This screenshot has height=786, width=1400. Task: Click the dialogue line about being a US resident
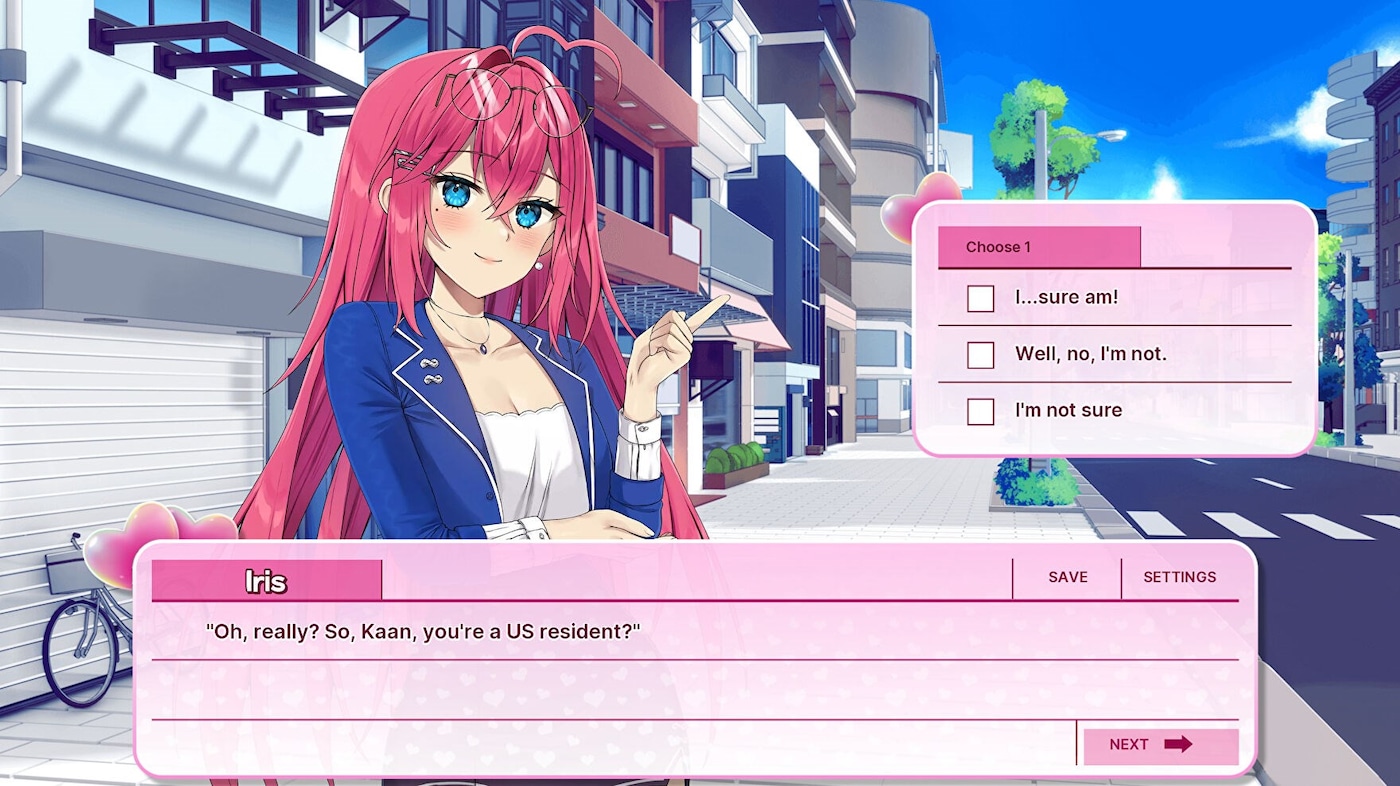[420, 628]
